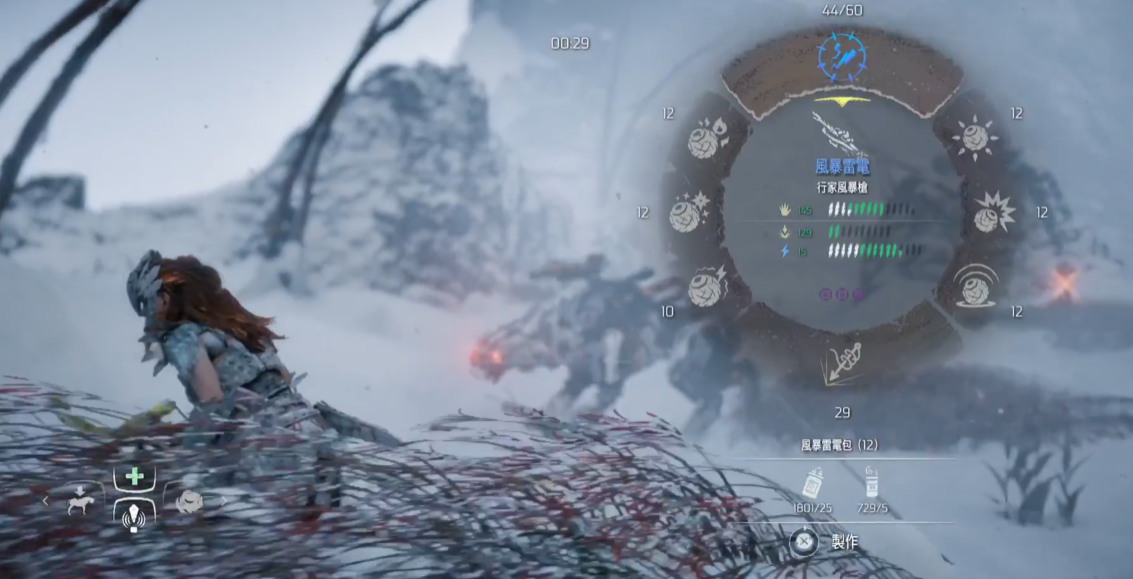Call the mount with horse icon
Viewport: 1133px width, 579px height.
pyautogui.click(x=81, y=500)
